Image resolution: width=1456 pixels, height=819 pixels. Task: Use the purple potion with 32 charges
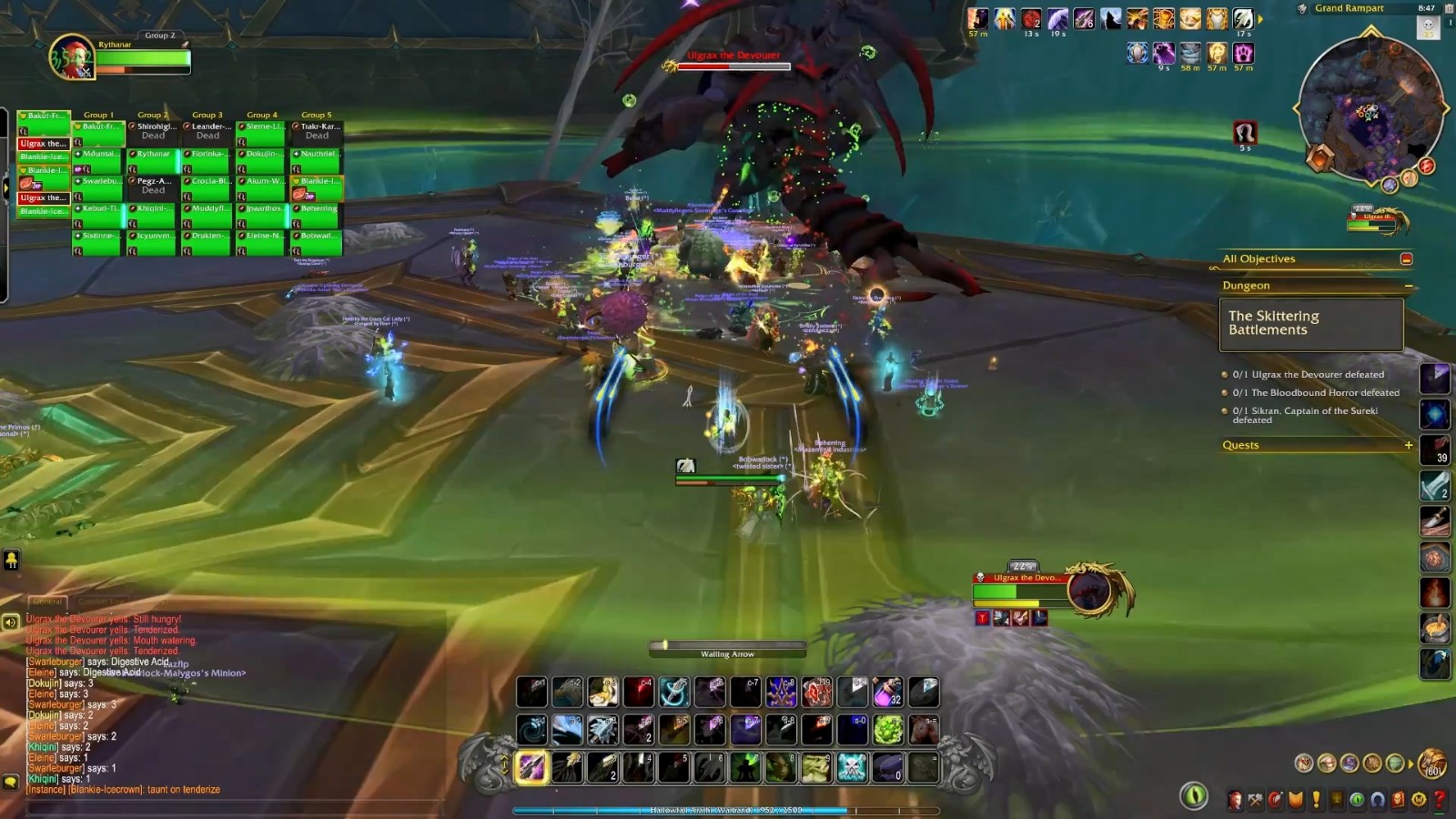click(x=887, y=692)
